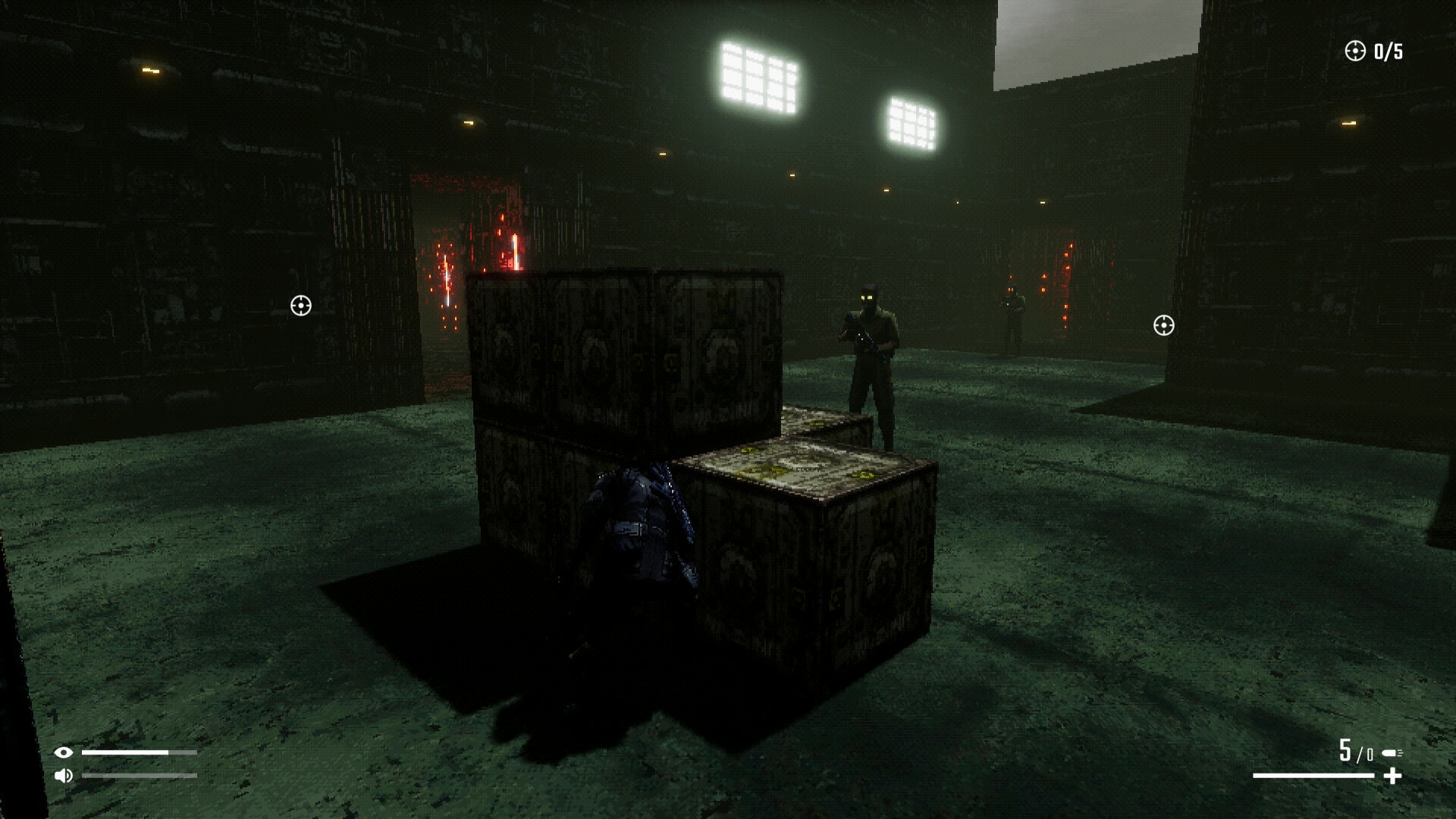1456x819 pixels.
Task: Click the speaker noise indicator icon
Action: click(64, 775)
